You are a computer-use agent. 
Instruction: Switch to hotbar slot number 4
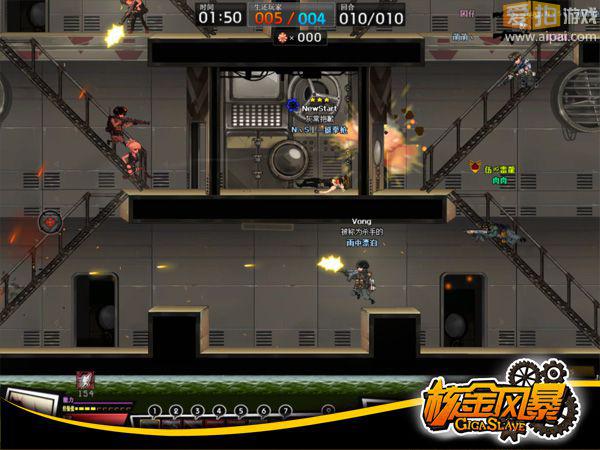220,410
